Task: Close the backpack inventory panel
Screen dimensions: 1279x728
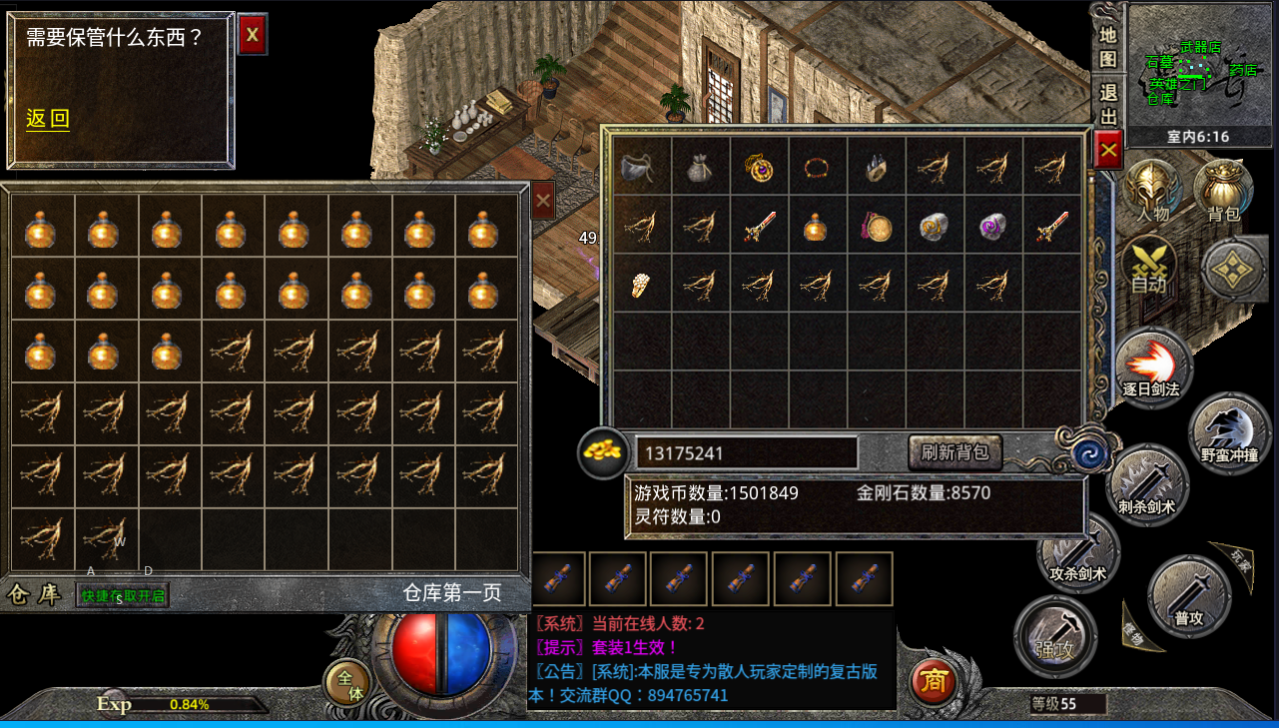Action: click(x=1108, y=152)
